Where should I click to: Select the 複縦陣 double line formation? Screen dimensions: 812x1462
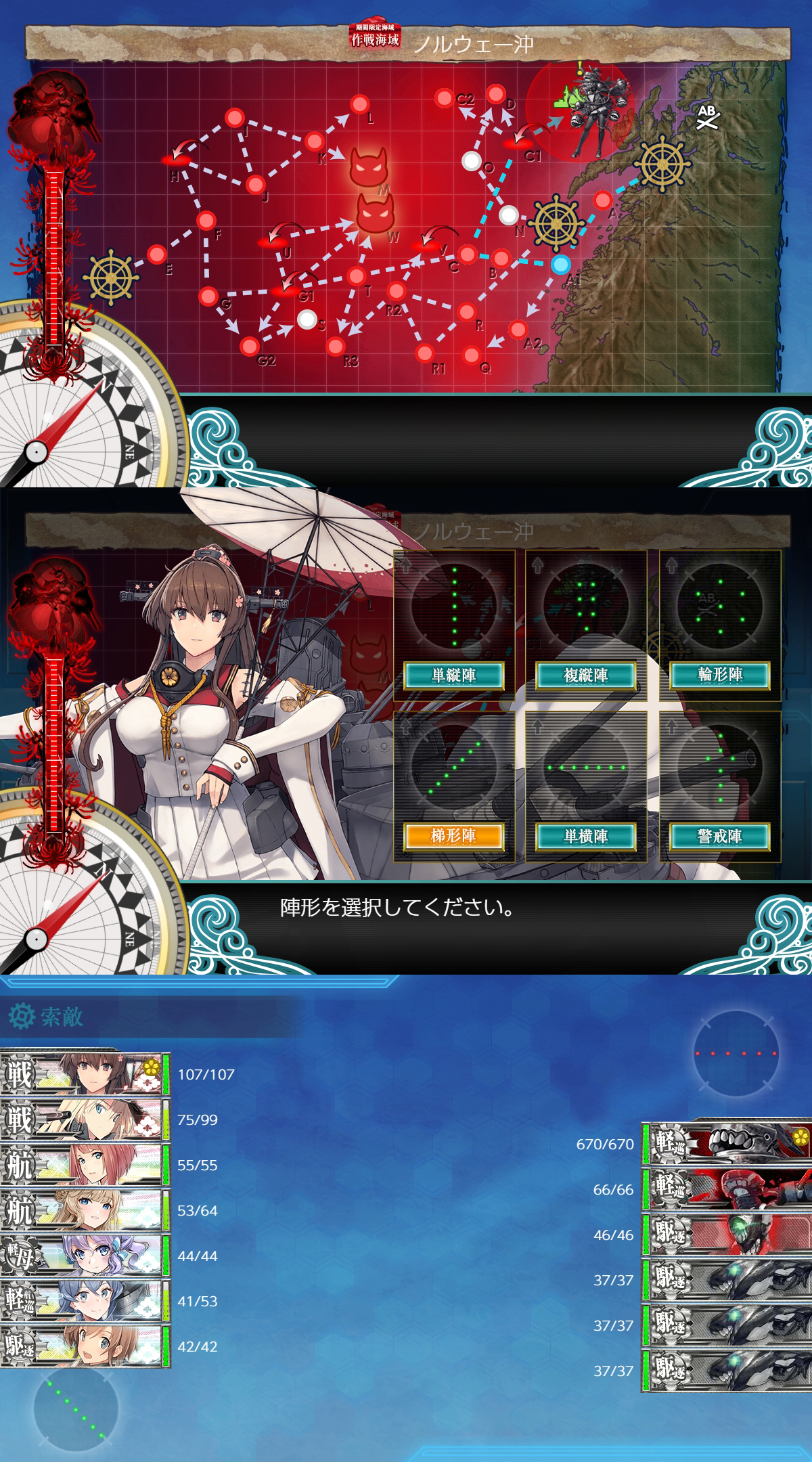(x=586, y=675)
